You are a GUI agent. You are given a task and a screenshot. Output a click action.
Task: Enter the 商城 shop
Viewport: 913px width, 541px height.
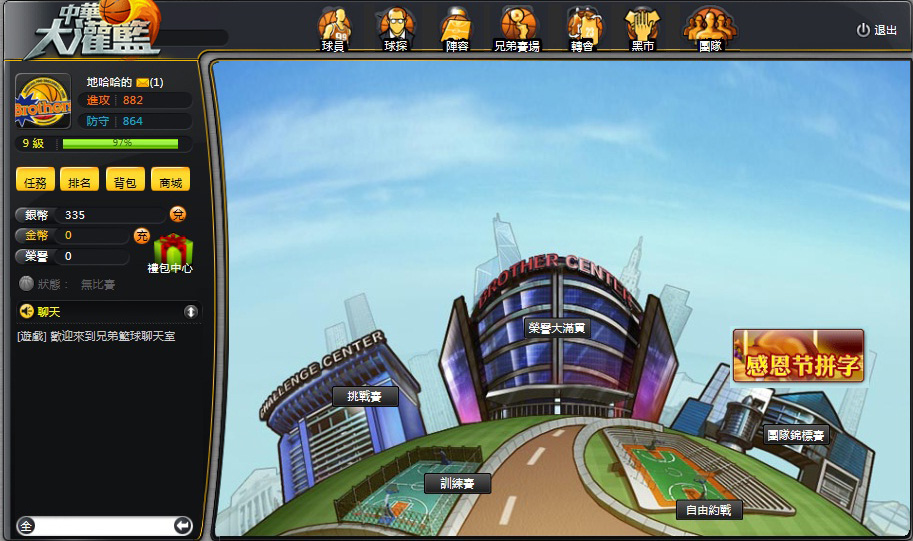point(169,181)
